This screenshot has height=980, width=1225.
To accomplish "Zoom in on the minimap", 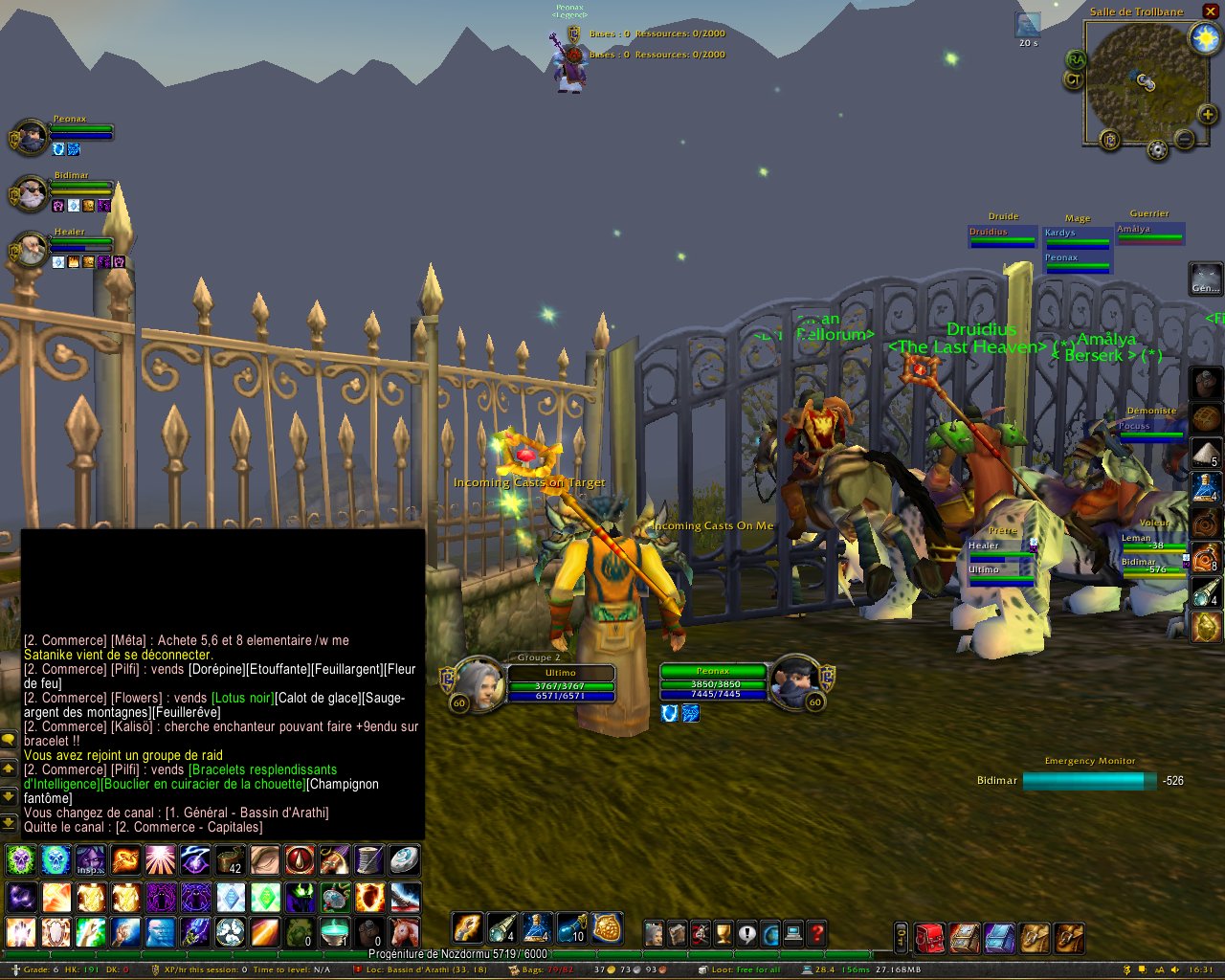I will click(1208, 116).
